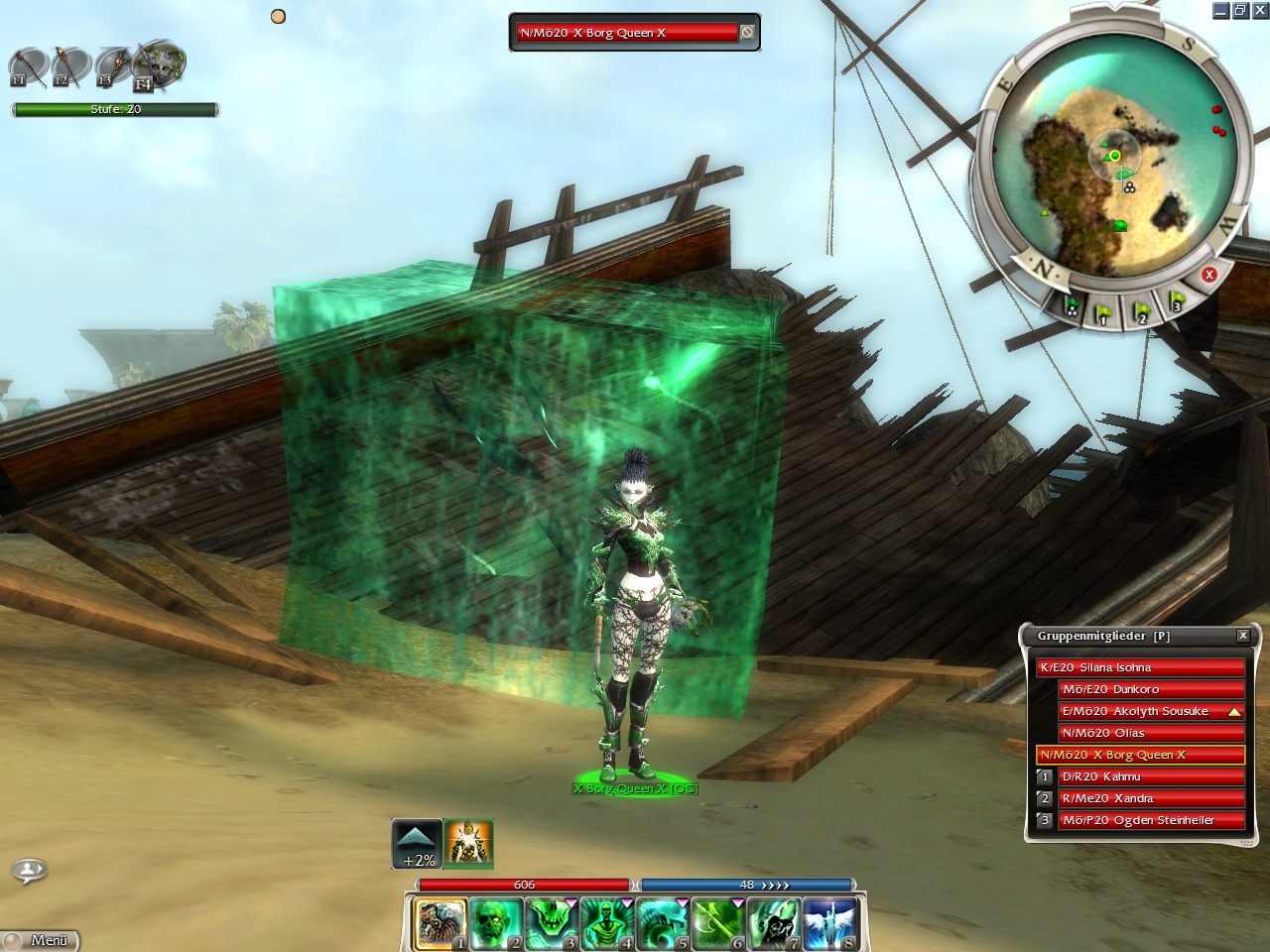Clear flags with red X compass button
The width and height of the screenshot is (1270, 952).
(x=1208, y=275)
